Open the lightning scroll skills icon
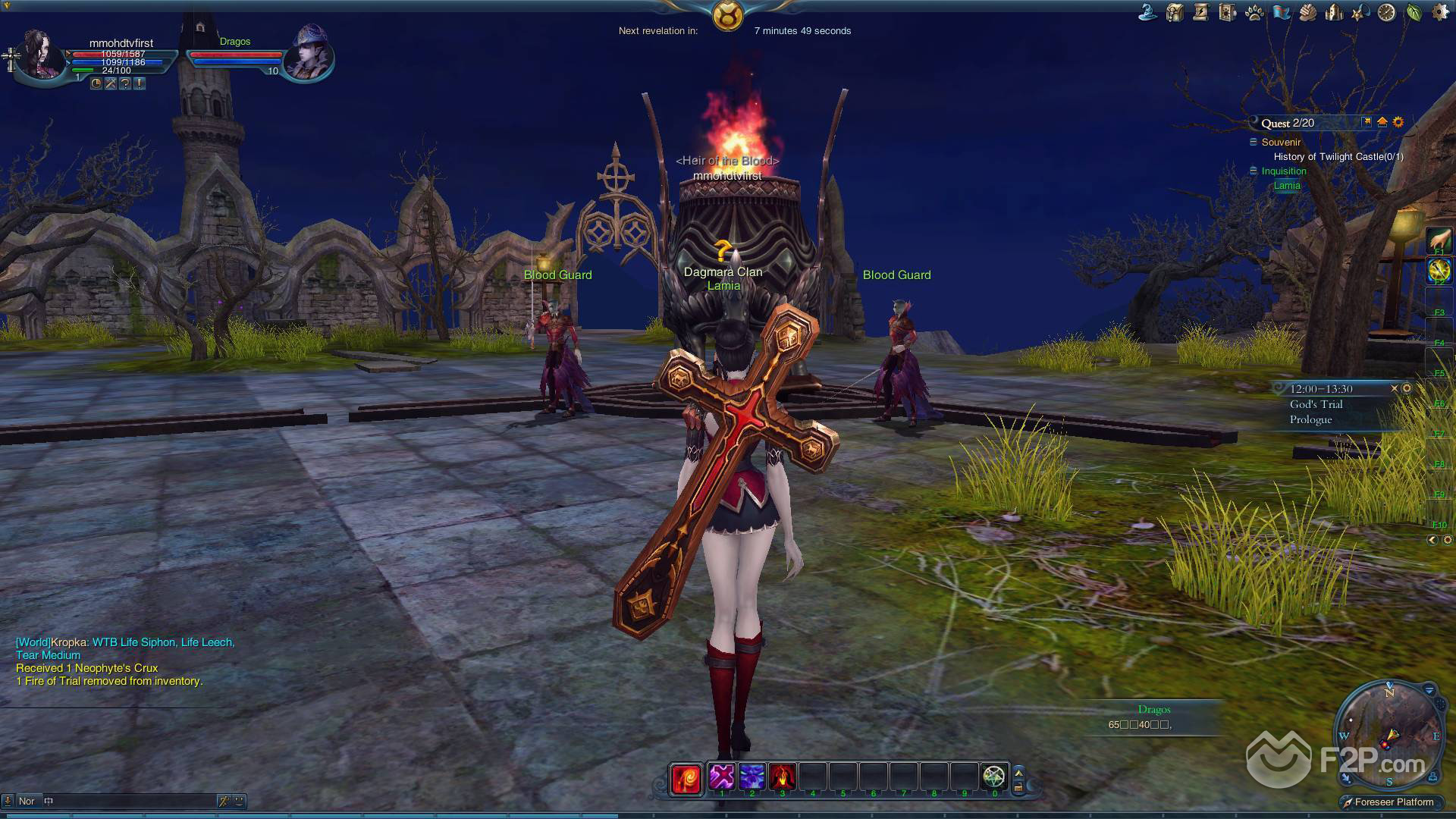Screen dimensions: 1456x819 (x=1201, y=12)
